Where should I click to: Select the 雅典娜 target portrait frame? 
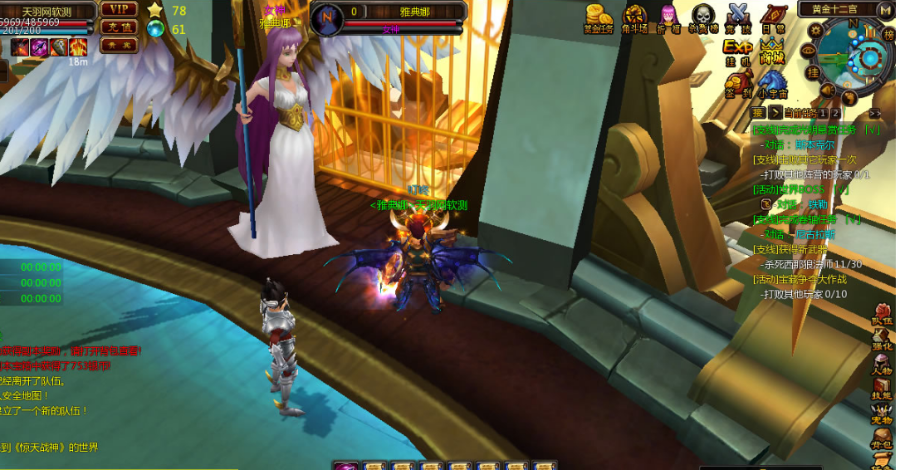coord(390,16)
